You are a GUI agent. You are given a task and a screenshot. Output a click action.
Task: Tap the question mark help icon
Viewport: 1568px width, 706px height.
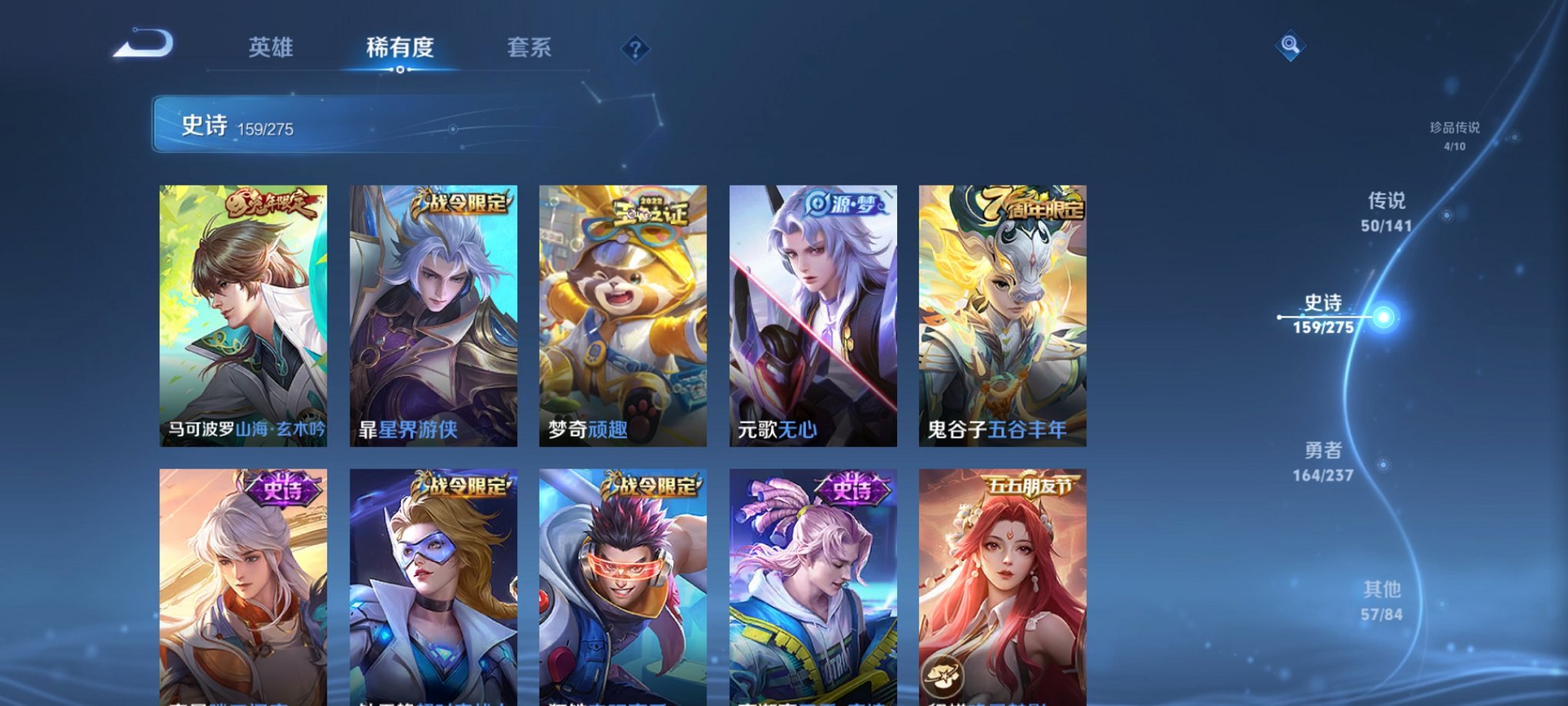634,48
